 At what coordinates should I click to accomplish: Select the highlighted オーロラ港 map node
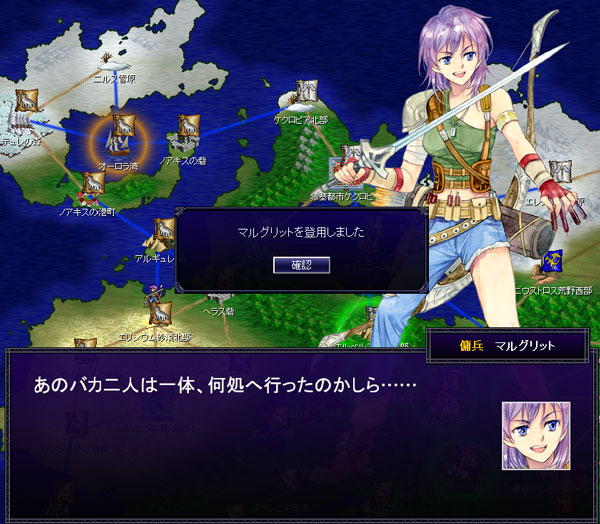(122, 130)
